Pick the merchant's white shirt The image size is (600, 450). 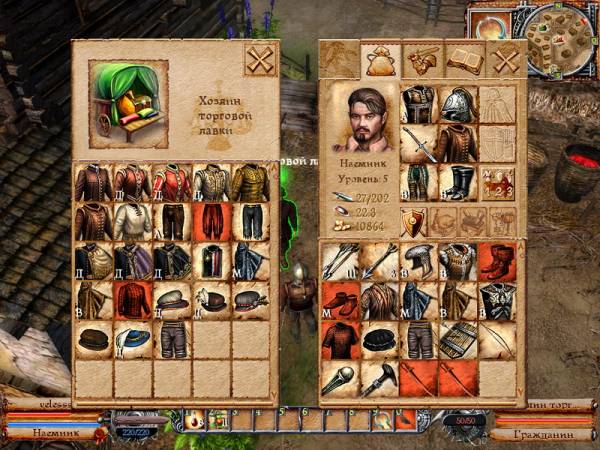pos(133,221)
